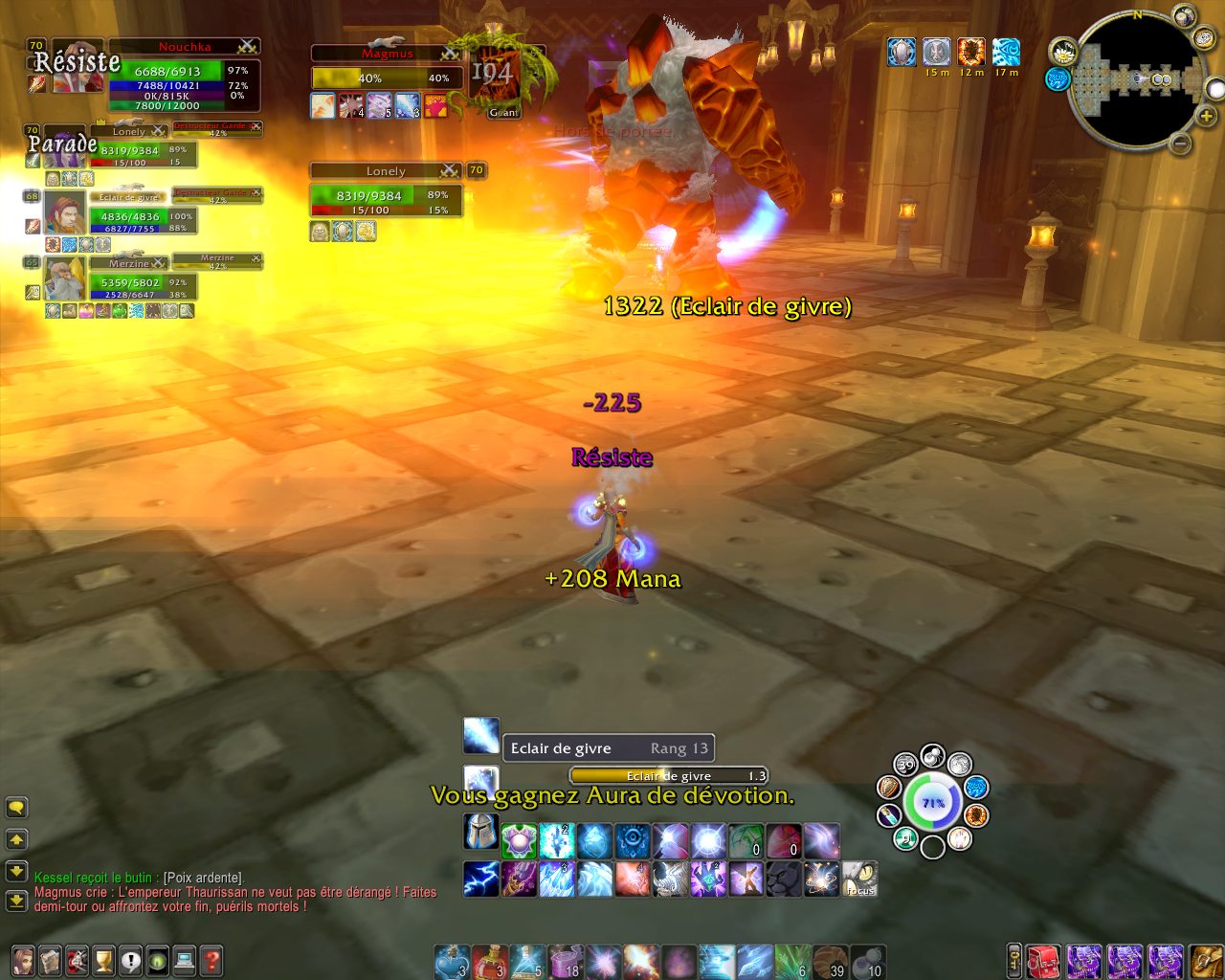The image size is (1225, 980).
Task: Open the chat speech bubble menu
Action: 16,808
